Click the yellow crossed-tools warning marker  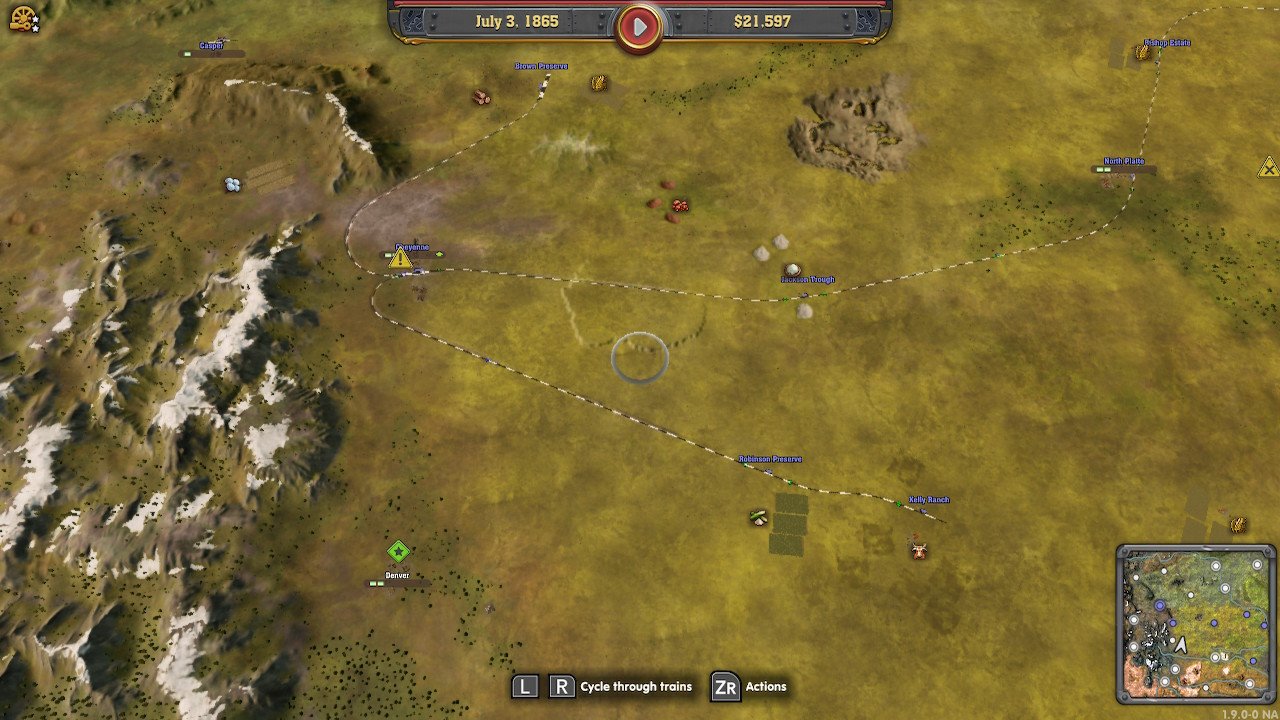click(1267, 167)
